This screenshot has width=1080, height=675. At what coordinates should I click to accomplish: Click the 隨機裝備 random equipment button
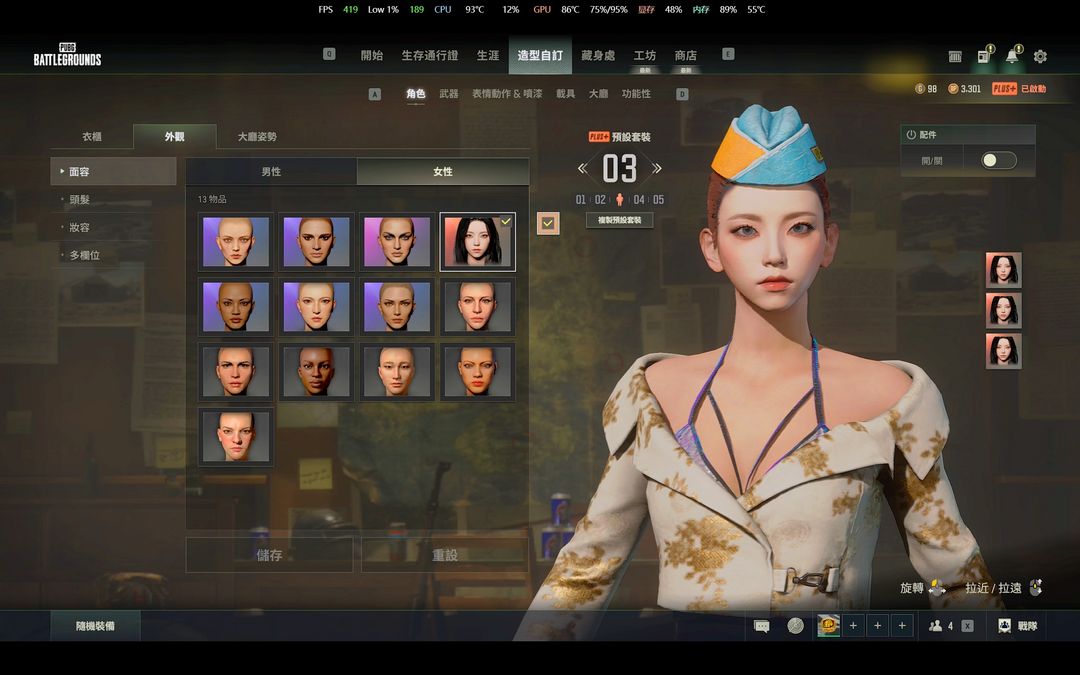(x=96, y=626)
